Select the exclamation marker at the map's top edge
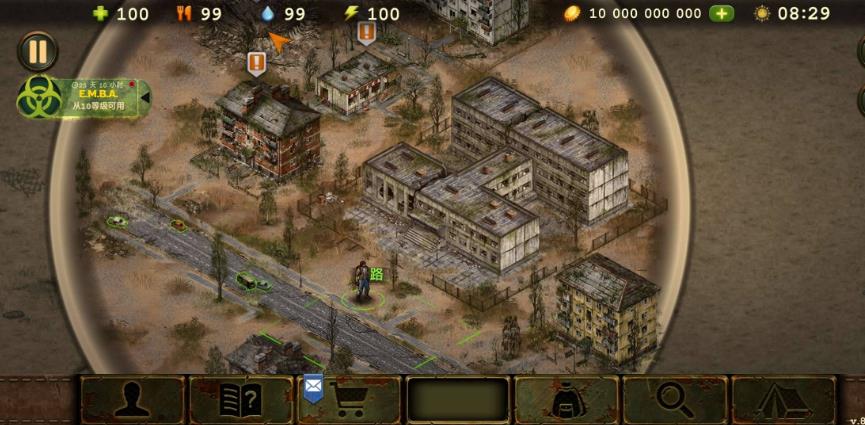Viewport: 865px width, 425px height. 366,32
